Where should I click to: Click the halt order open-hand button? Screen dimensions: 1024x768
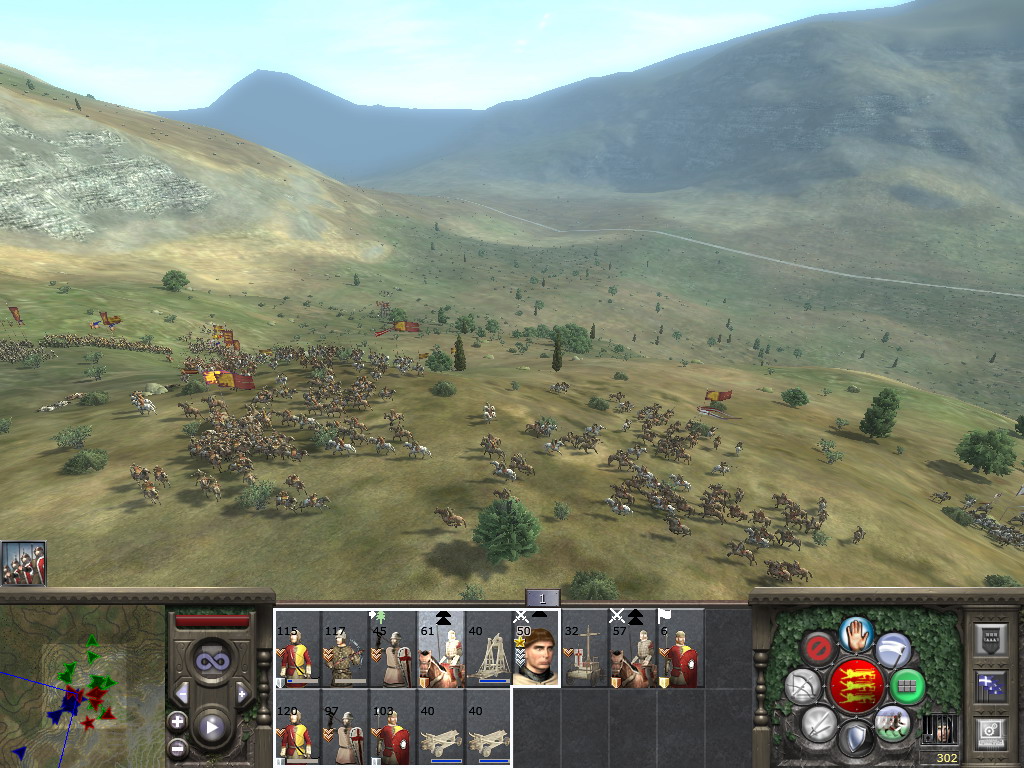pos(856,633)
